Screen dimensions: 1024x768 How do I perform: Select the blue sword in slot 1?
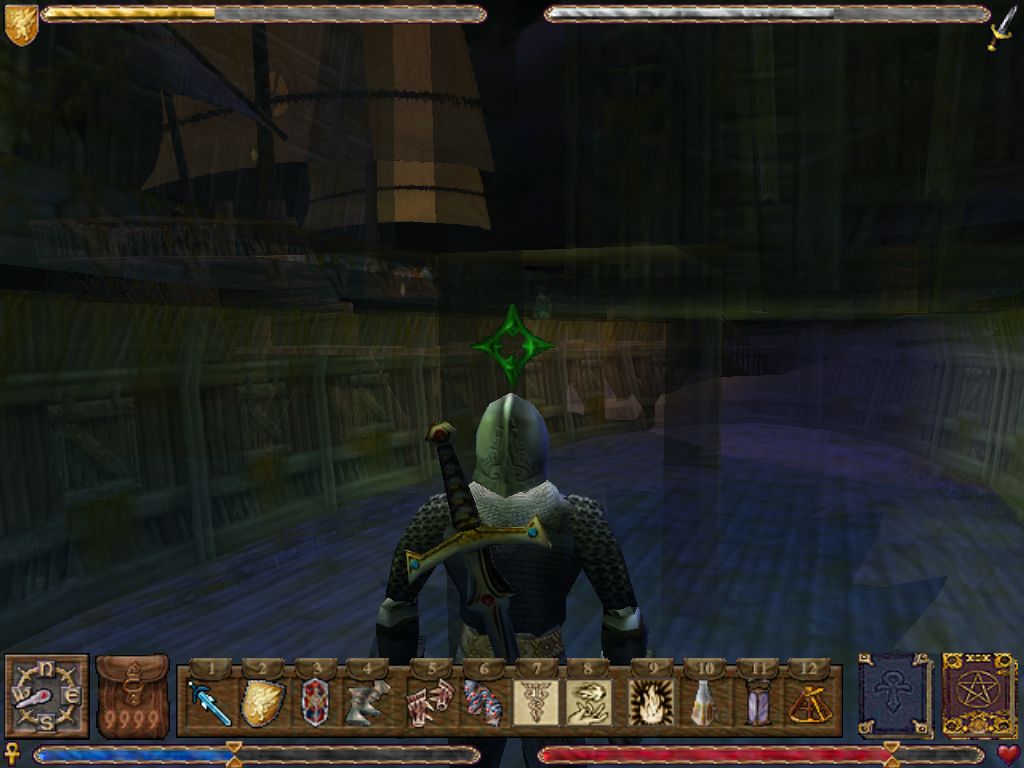coord(208,703)
